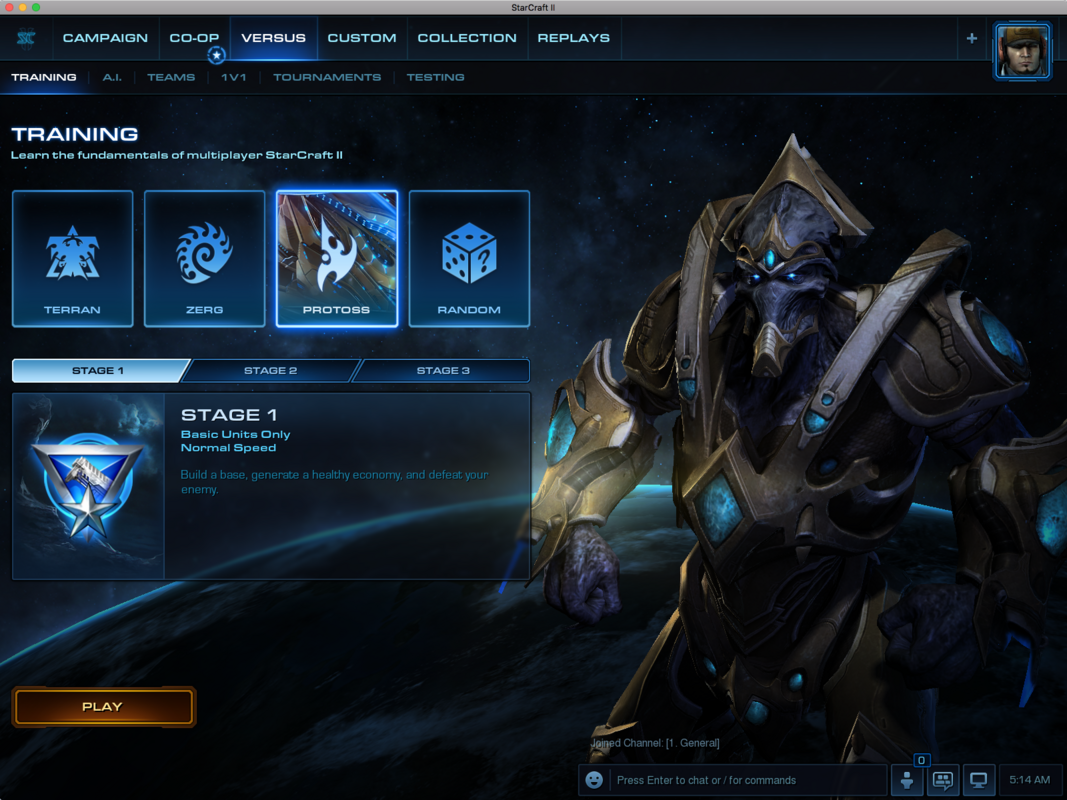Open the StarCraft II logo menu
This screenshot has height=800, width=1067.
26,38
